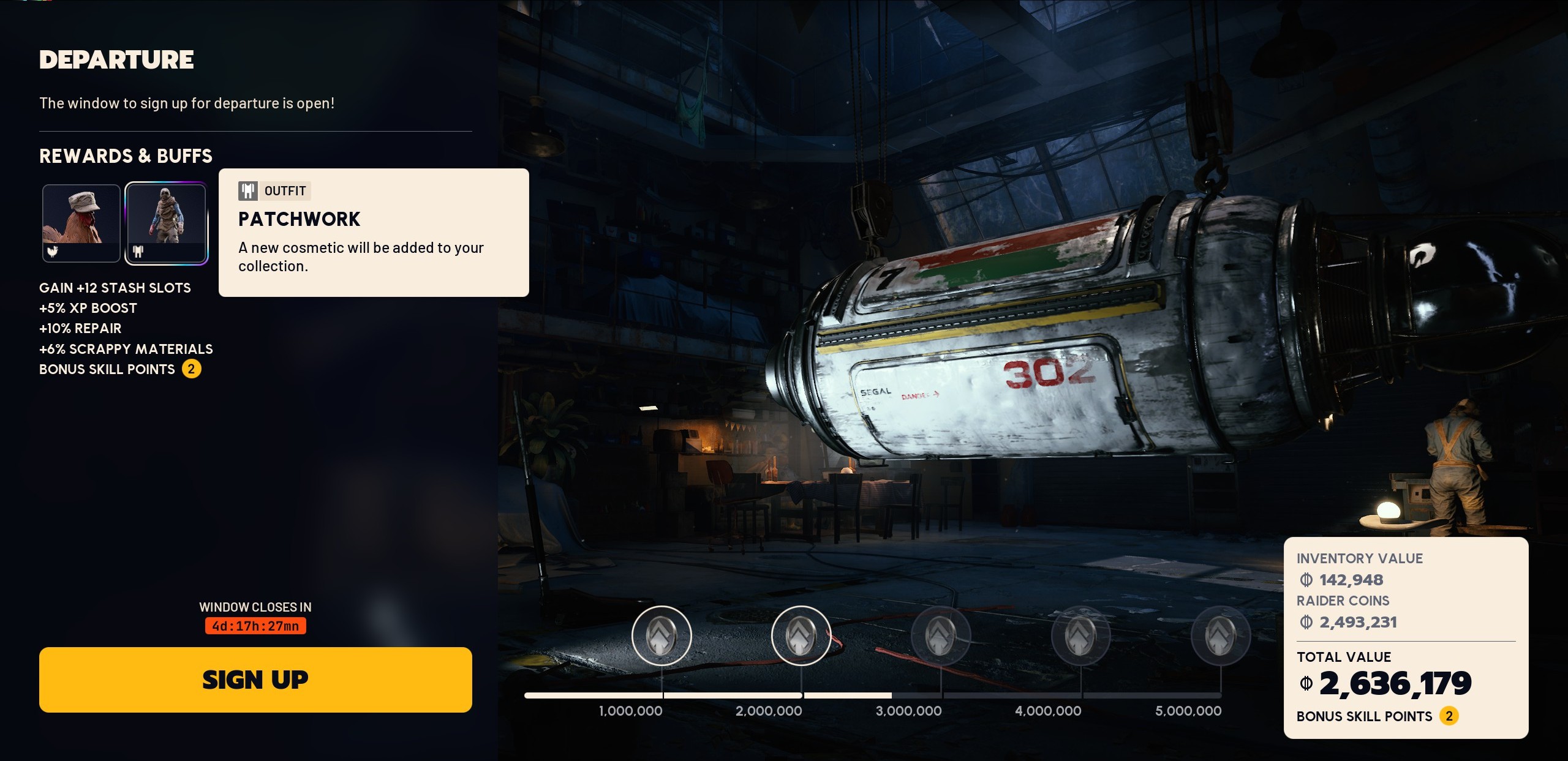Select the Patchwork outfit reward thumbnail
Image resolution: width=1568 pixels, height=761 pixels.
coord(166,223)
